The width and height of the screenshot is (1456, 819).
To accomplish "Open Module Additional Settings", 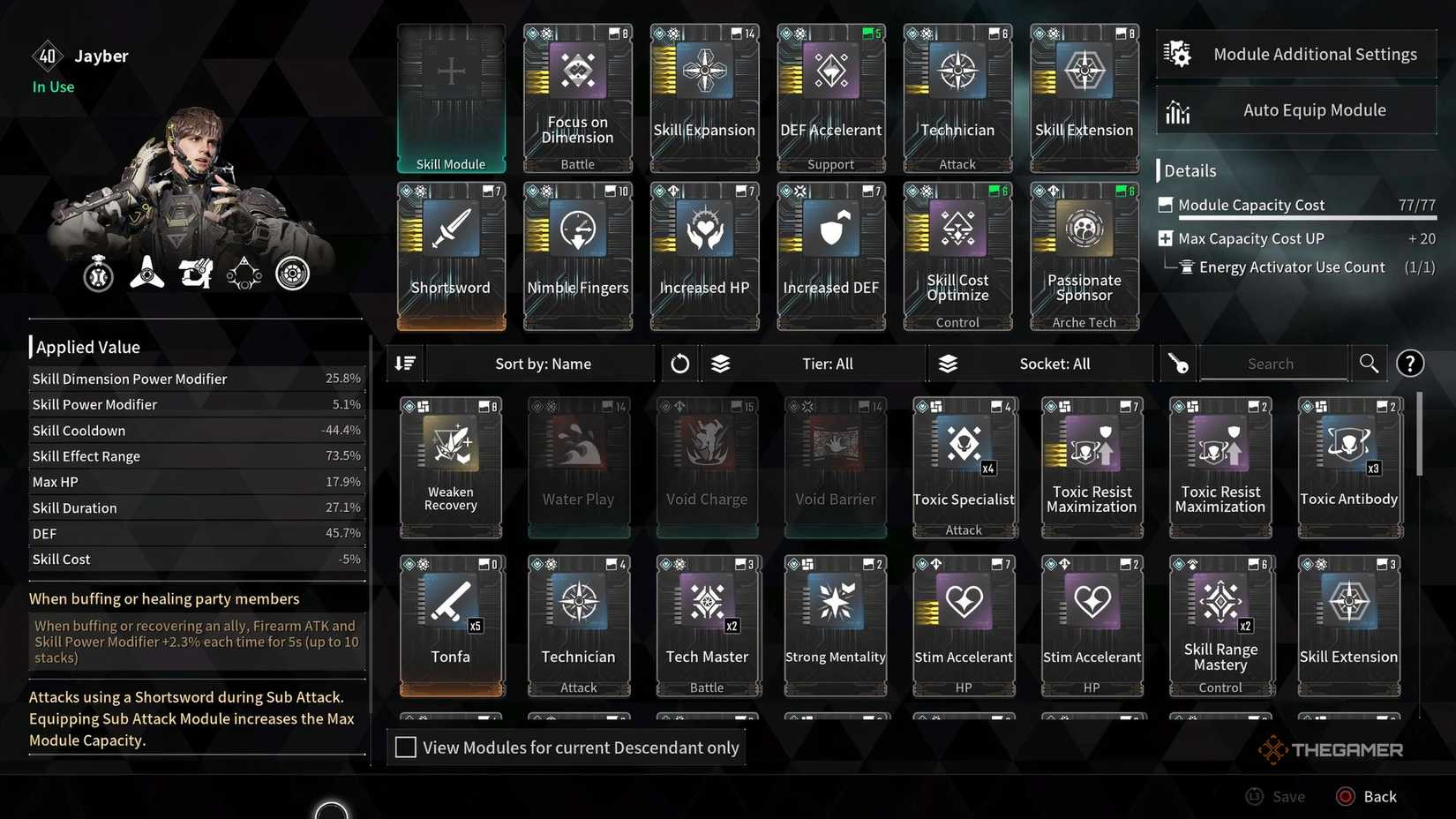I will pos(1295,53).
